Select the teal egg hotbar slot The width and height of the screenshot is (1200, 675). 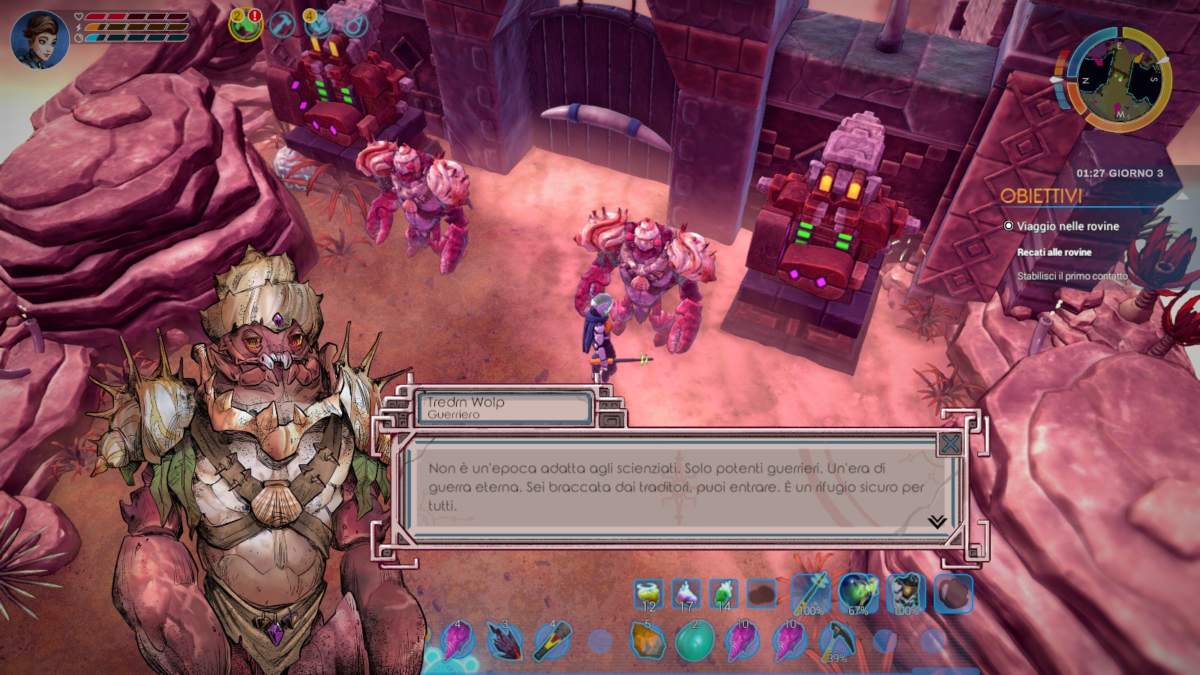click(694, 640)
